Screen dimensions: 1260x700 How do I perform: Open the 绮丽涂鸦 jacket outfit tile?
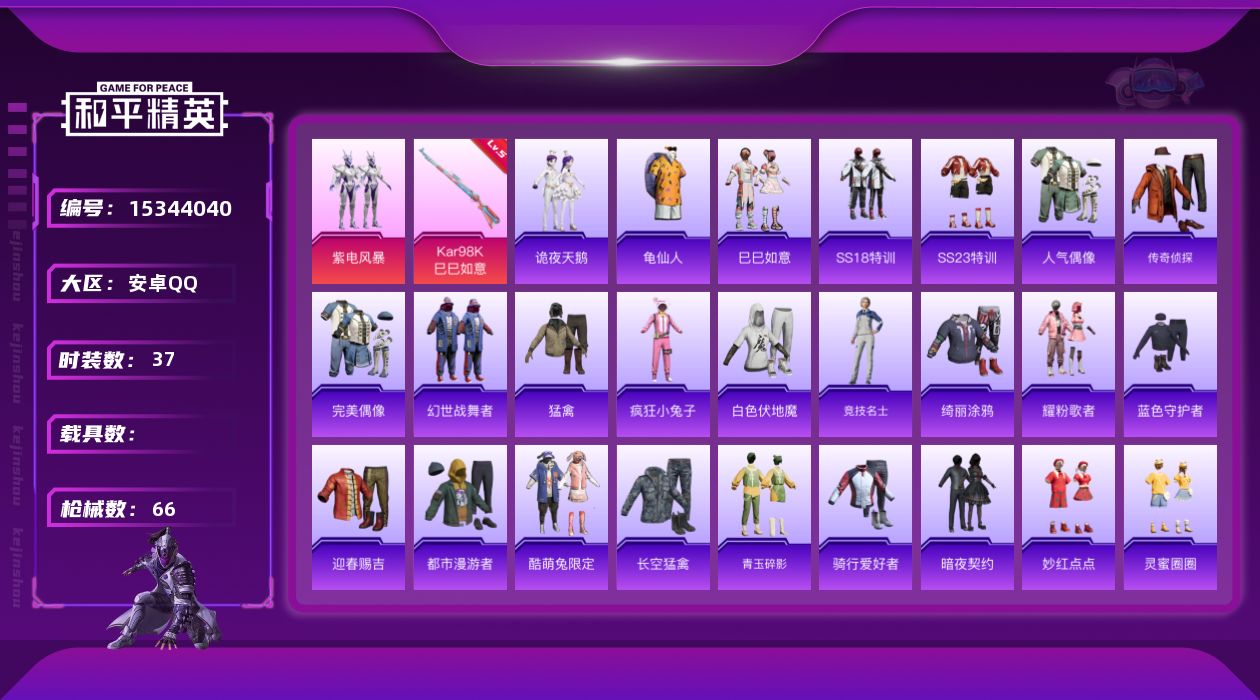click(x=967, y=364)
